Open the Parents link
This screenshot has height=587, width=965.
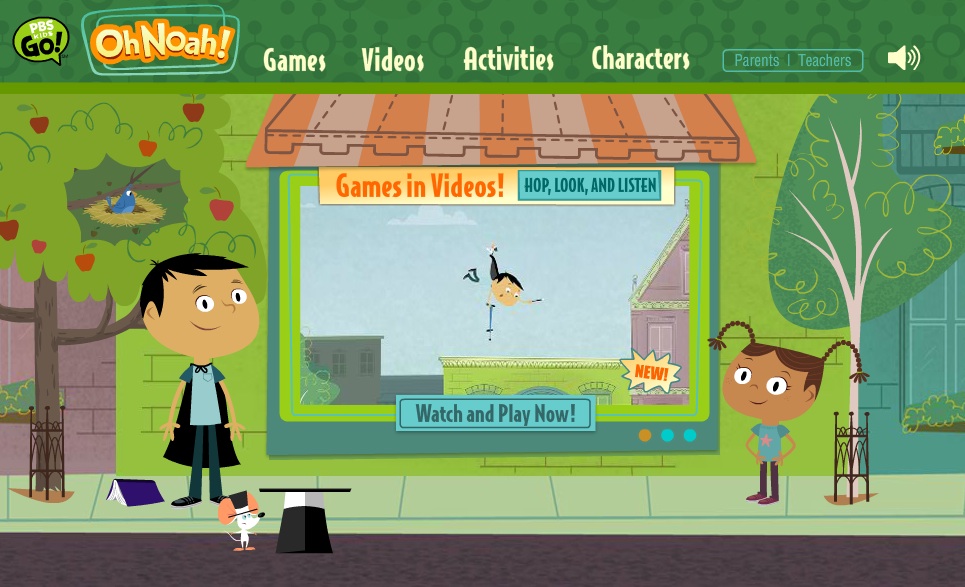pyautogui.click(x=756, y=60)
